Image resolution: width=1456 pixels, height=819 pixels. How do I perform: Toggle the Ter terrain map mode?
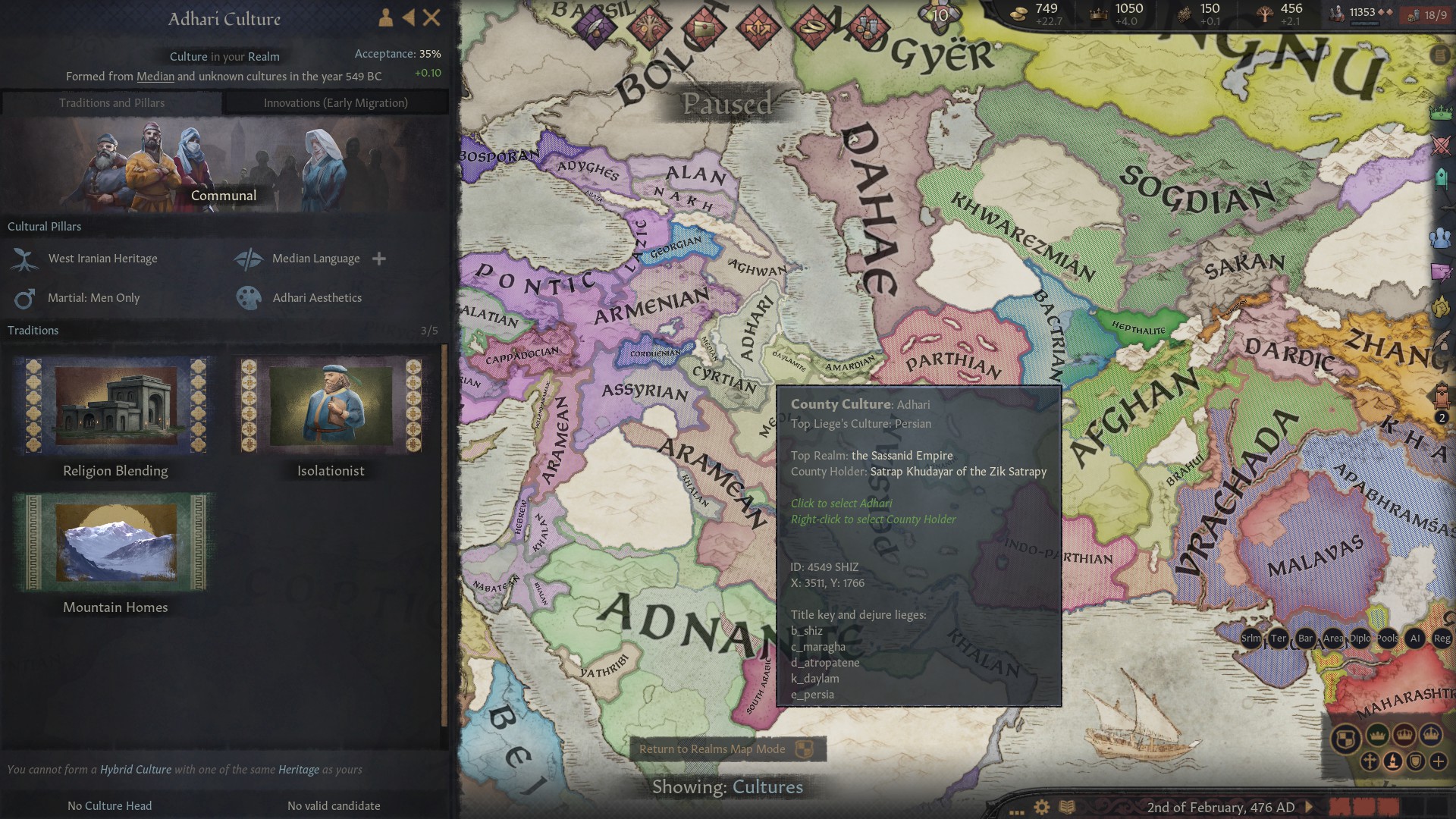tap(1278, 639)
